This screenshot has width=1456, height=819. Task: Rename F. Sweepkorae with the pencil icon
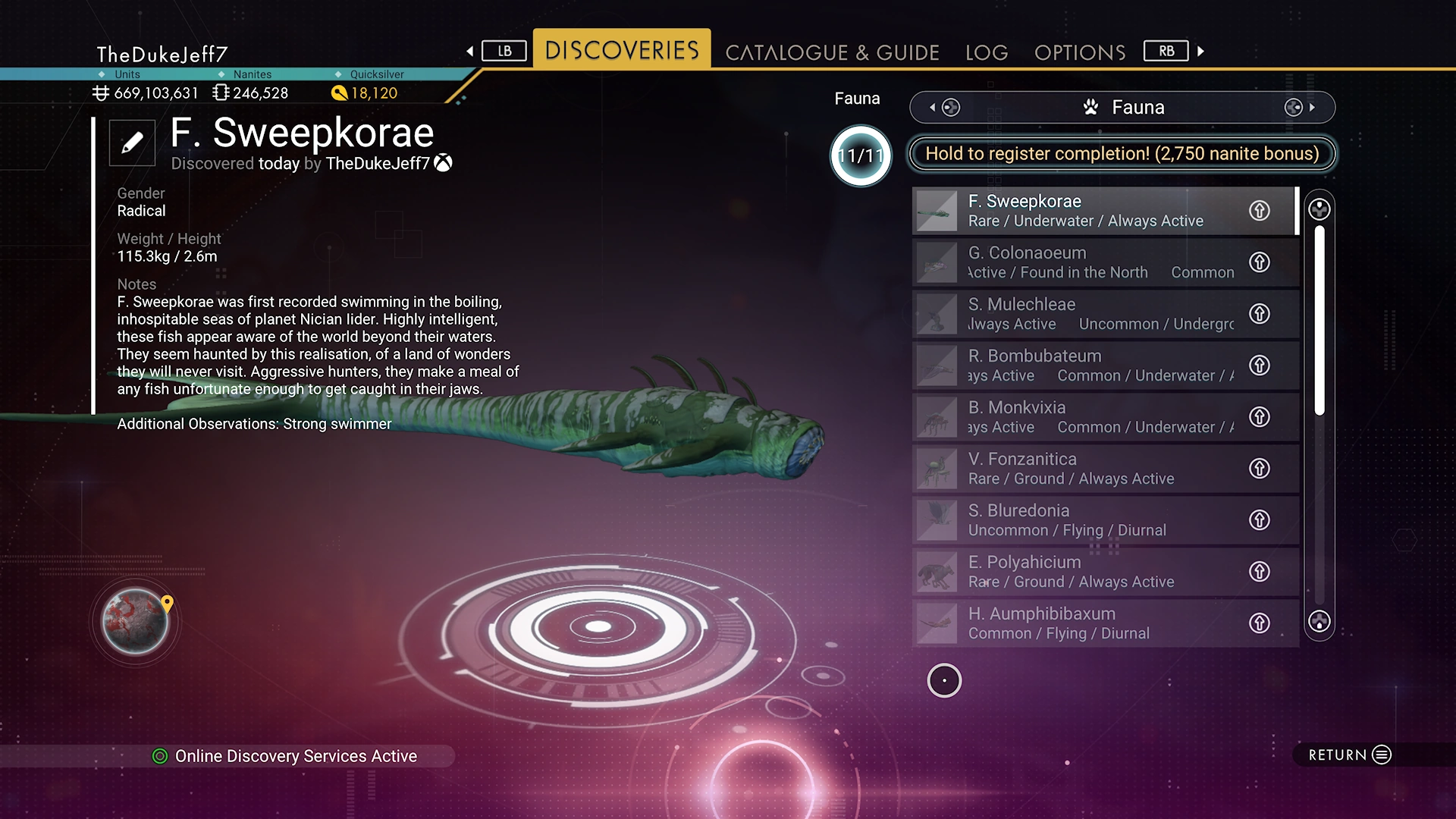coord(132,143)
